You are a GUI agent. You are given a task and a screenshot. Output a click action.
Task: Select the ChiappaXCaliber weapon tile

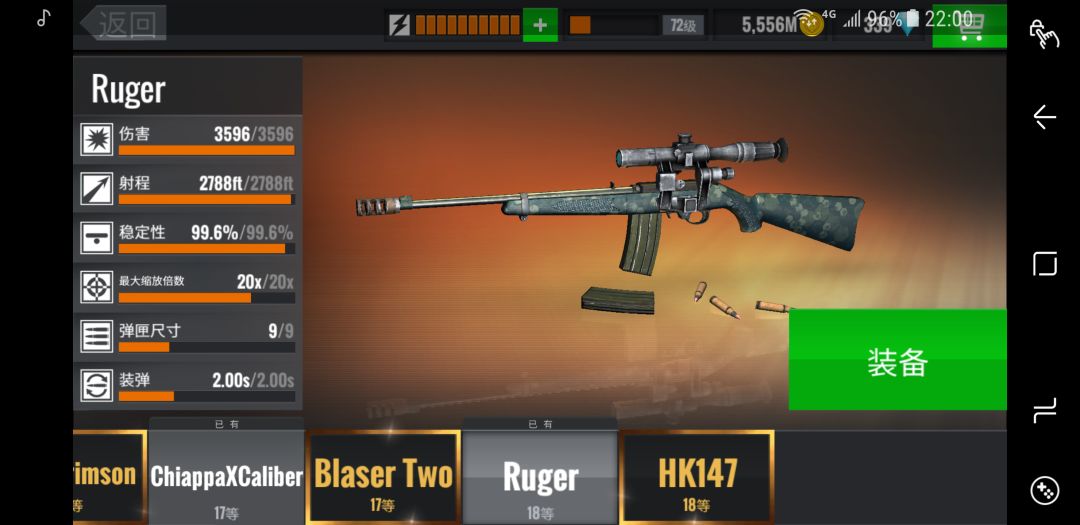(x=227, y=477)
